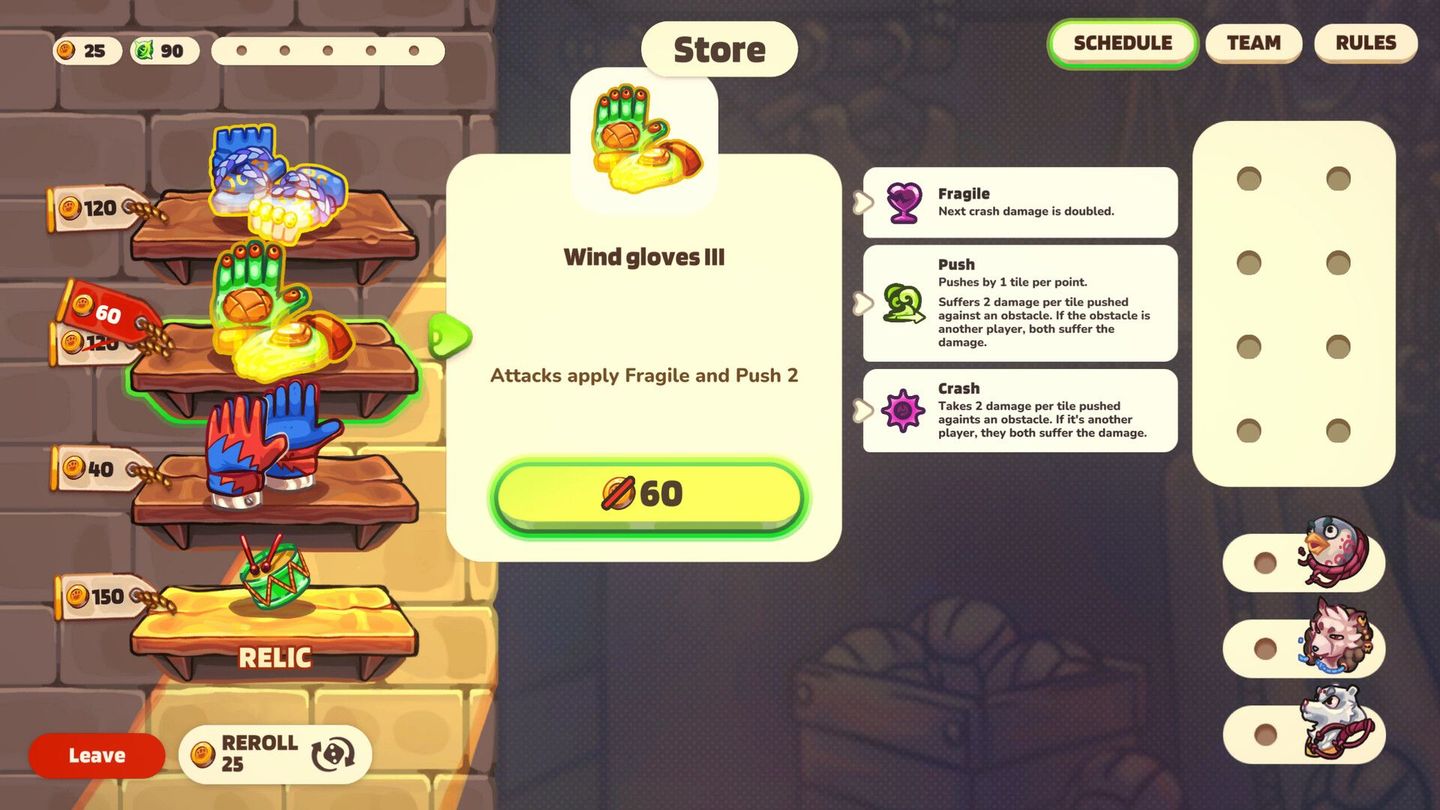This screenshot has height=810, width=1440.
Task: Open the Rules panel
Action: (x=1366, y=43)
